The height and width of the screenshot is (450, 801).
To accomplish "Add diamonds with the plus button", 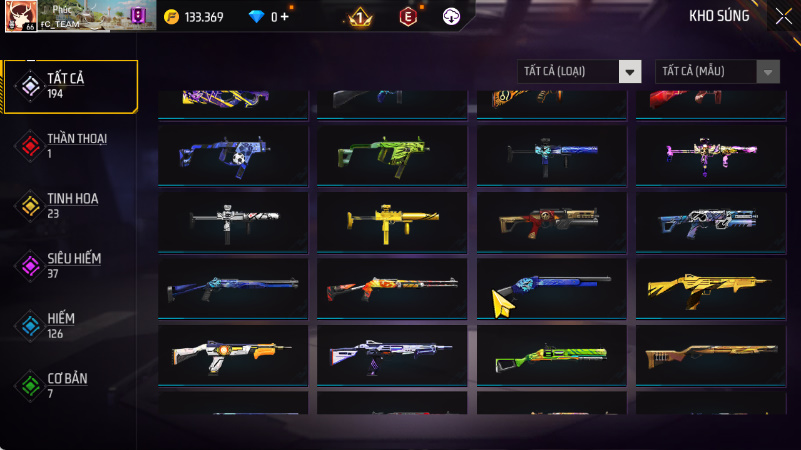I will pyautogui.click(x=285, y=17).
